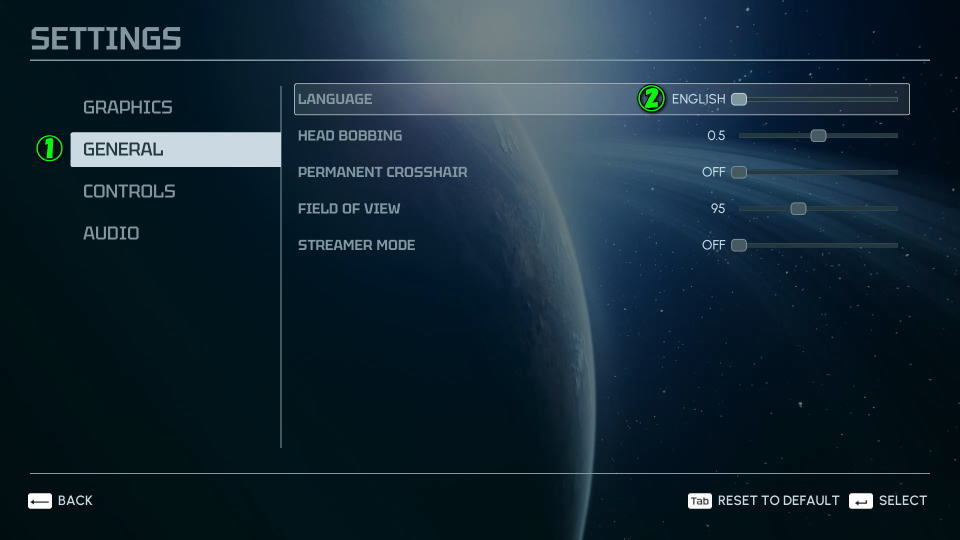The width and height of the screenshot is (960, 540).
Task: Go back from the Settings screen
Action: (60, 500)
